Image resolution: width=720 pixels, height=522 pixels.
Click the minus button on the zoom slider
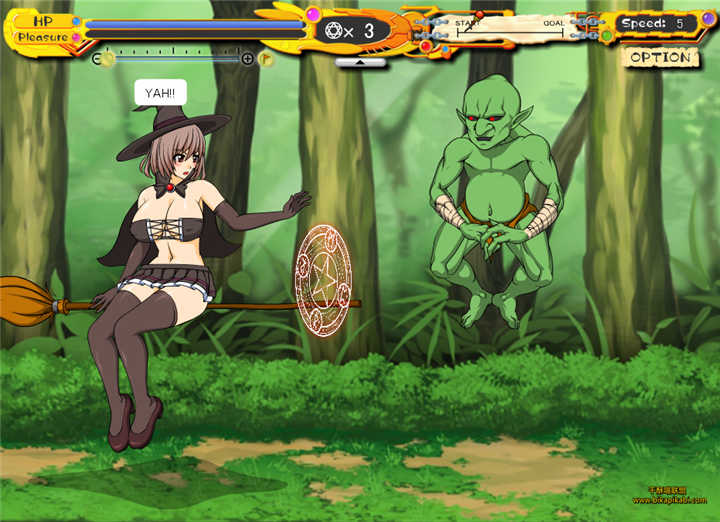point(97,59)
